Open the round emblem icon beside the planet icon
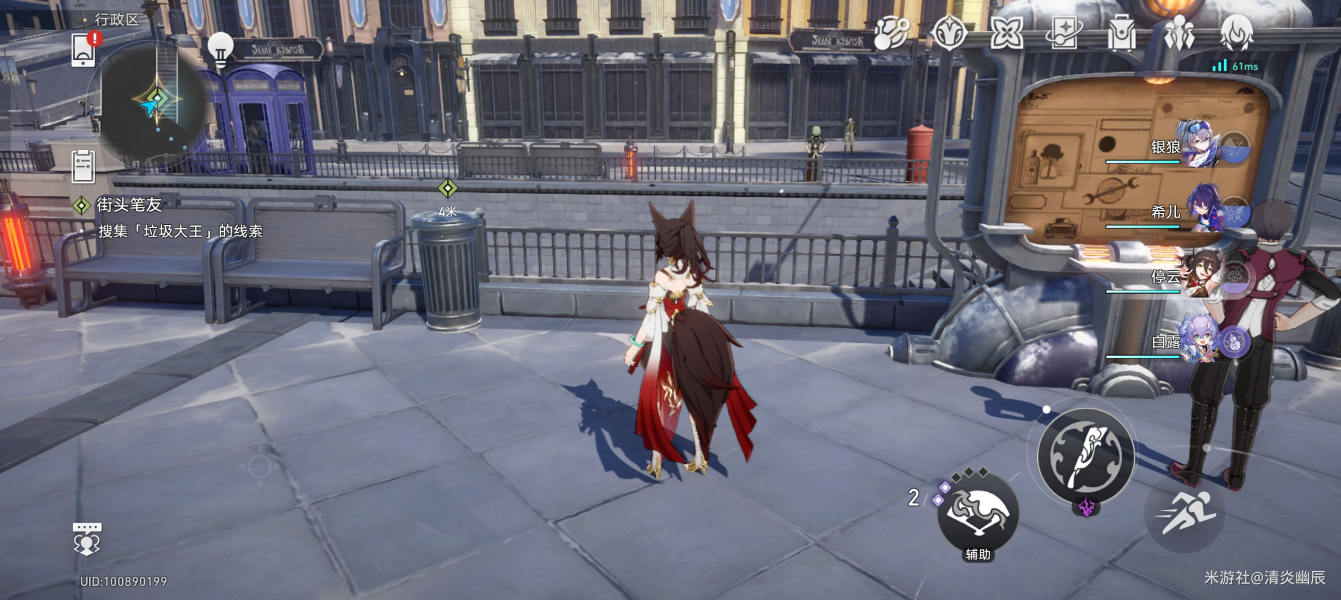 pos(948,34)
